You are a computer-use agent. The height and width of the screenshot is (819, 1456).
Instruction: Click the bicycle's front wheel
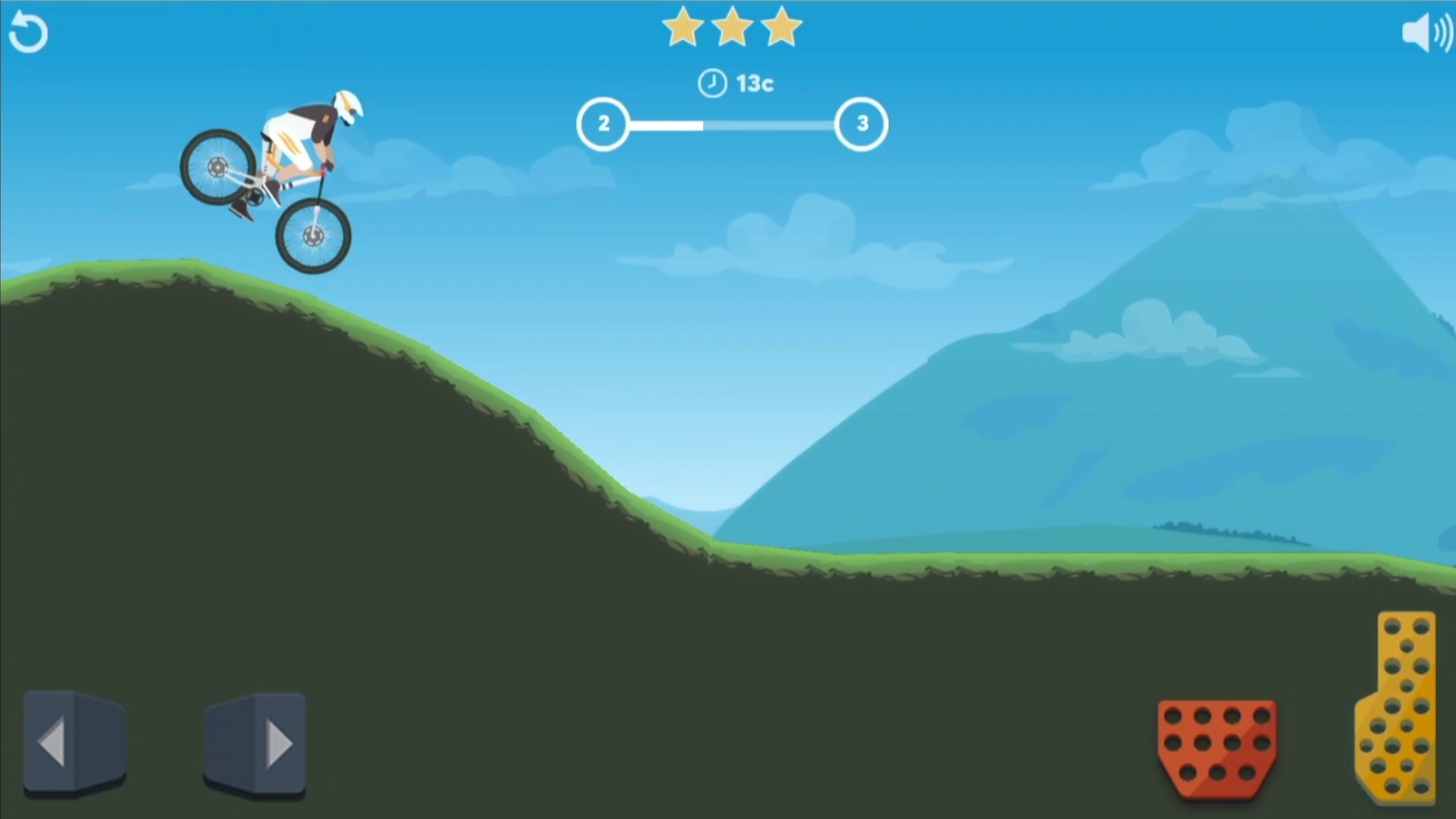[315, 235]
